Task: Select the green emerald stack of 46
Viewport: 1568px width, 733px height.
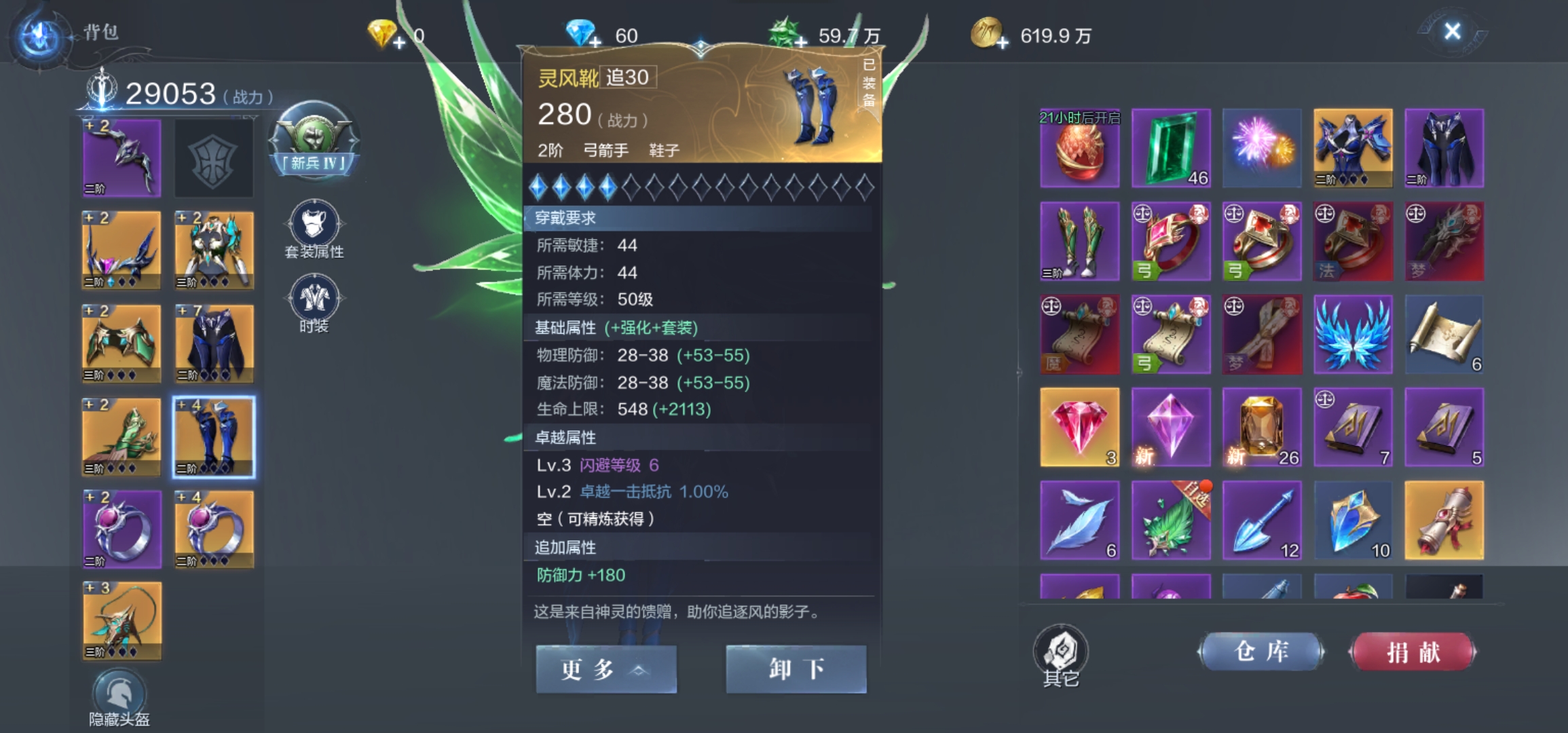Action: tap(1171, 148)
